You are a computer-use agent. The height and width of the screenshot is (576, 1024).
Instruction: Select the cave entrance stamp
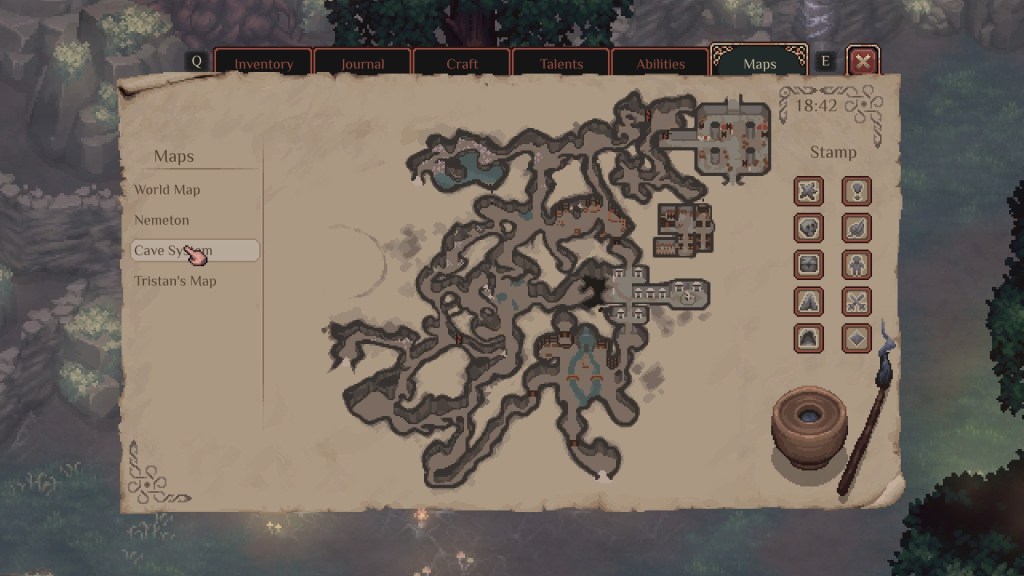[809, 338]
